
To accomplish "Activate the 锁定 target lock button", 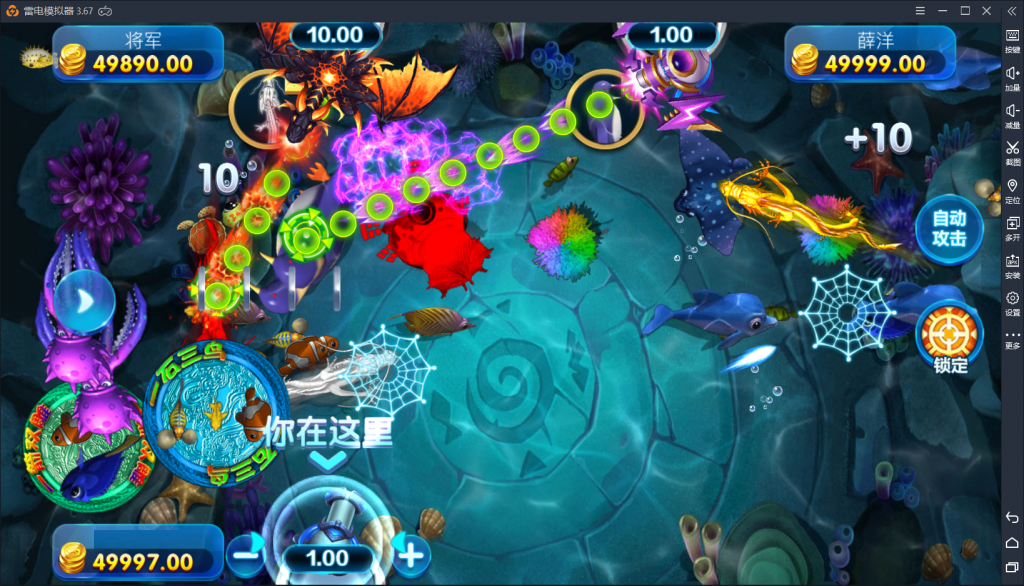I will (x=949, y=335).
